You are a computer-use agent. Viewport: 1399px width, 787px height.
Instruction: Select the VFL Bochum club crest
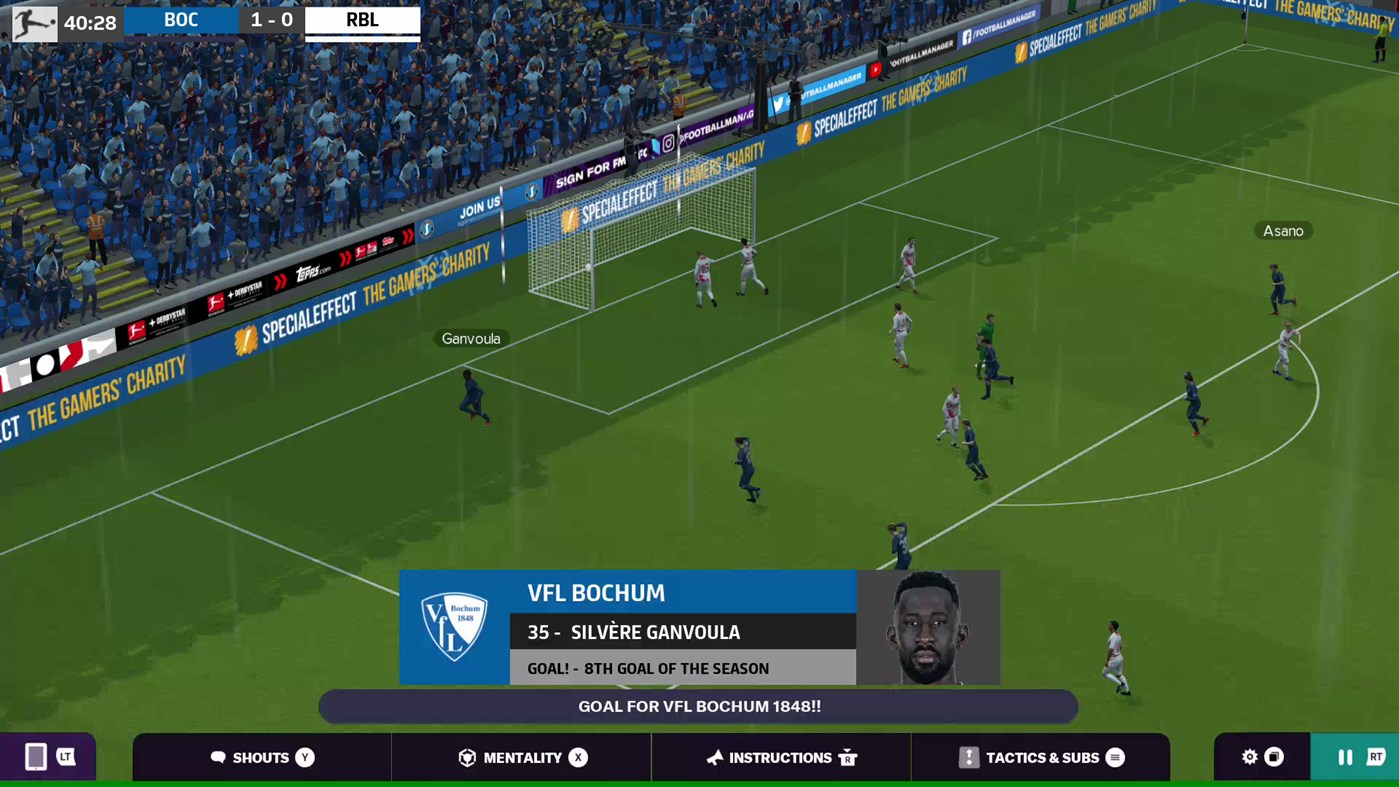pyautogui.click(x=455, y=626)
